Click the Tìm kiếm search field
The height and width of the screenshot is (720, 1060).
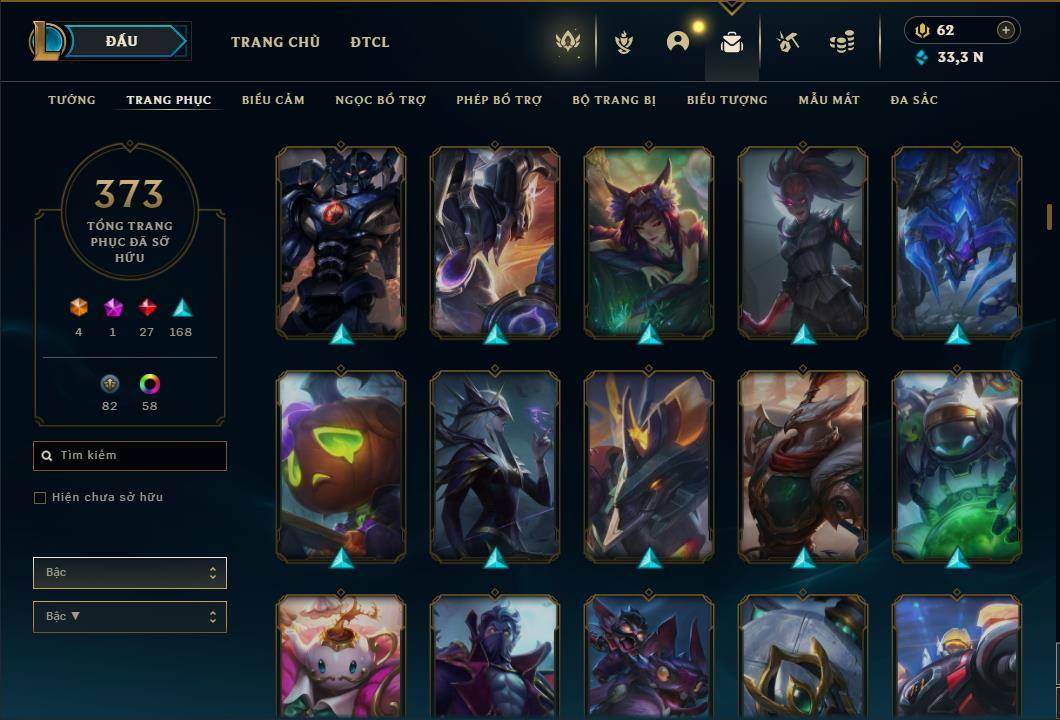[x=130, y=456]
